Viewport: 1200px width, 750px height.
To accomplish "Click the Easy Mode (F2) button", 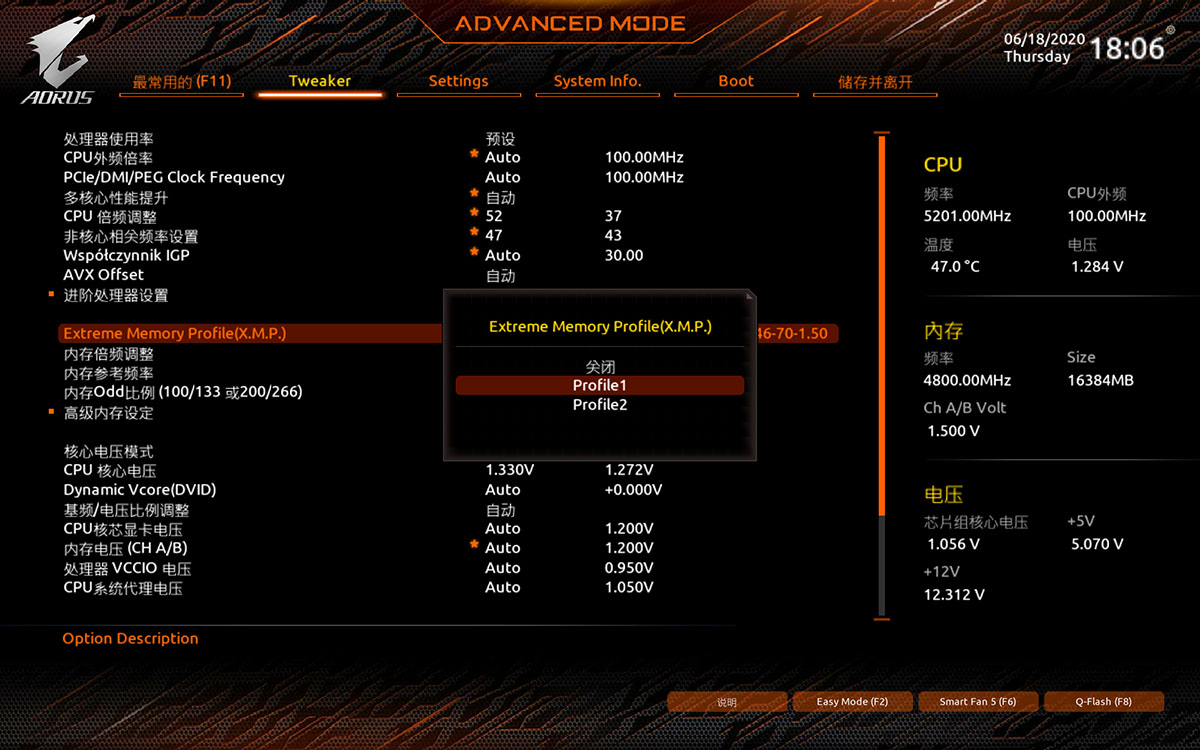I will [x=852, y=702].
